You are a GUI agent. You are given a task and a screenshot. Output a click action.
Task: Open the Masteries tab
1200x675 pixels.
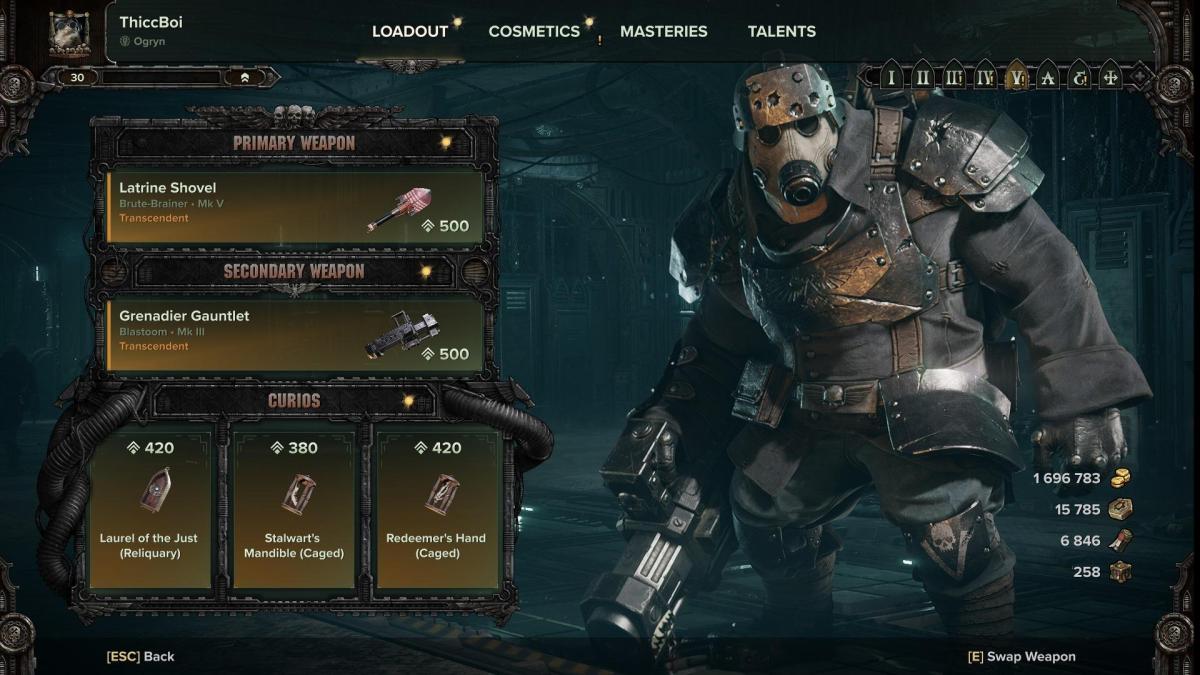[x=663, y=31]
